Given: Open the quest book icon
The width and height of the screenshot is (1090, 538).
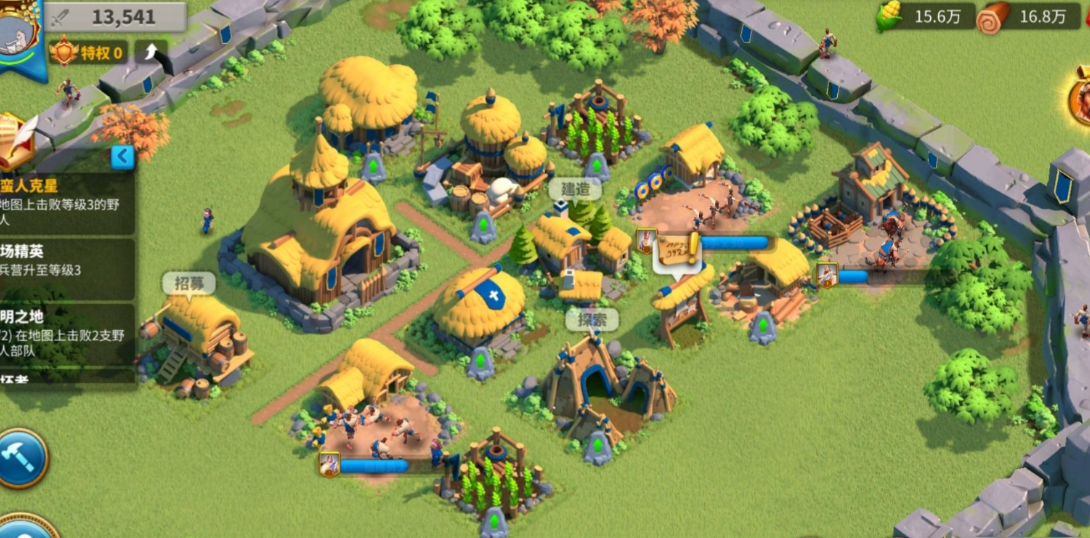Looking at the screenshot, I should pyautogui.click(x=17, y=142).
